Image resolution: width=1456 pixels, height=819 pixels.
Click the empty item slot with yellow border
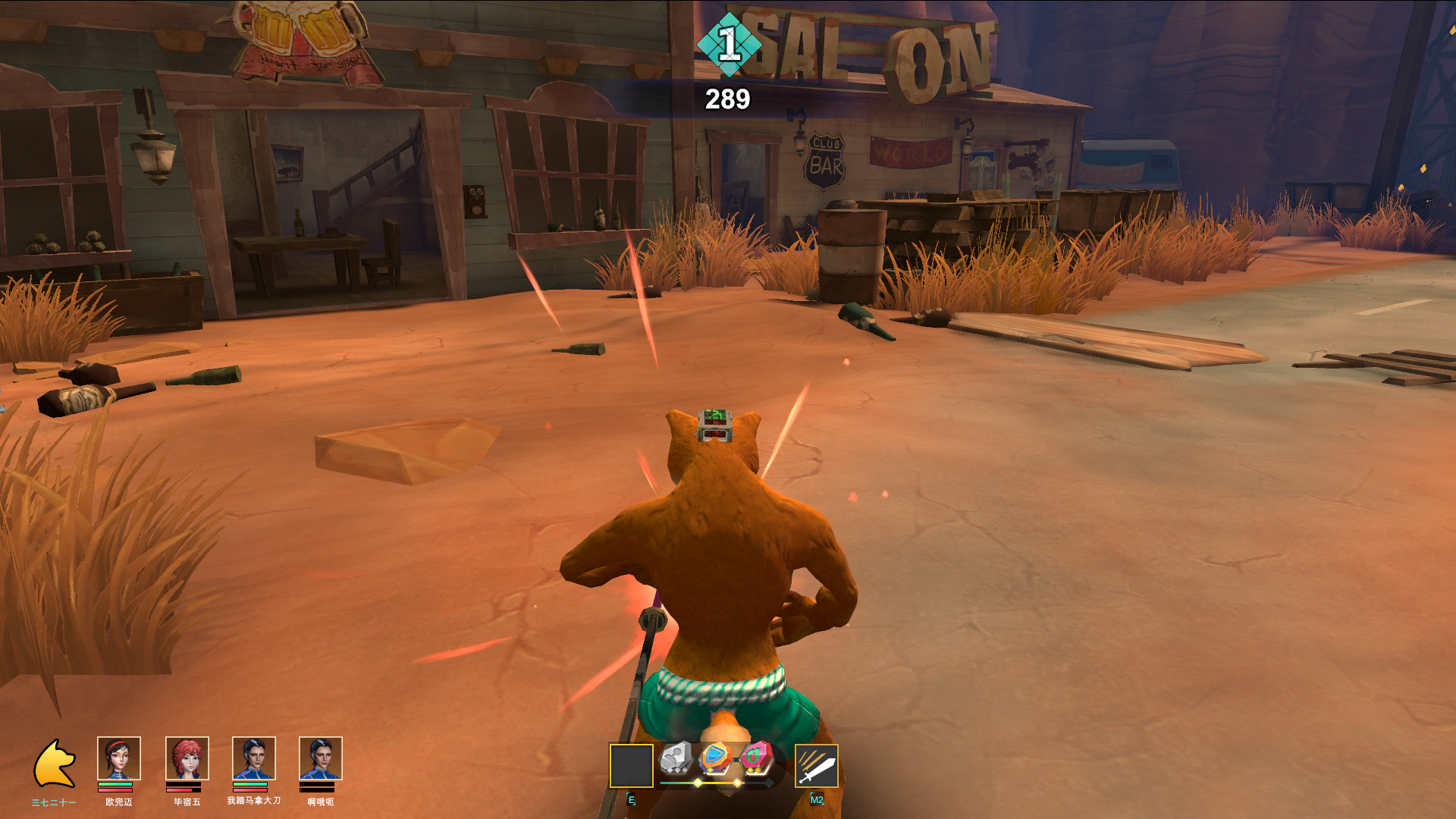631,766
